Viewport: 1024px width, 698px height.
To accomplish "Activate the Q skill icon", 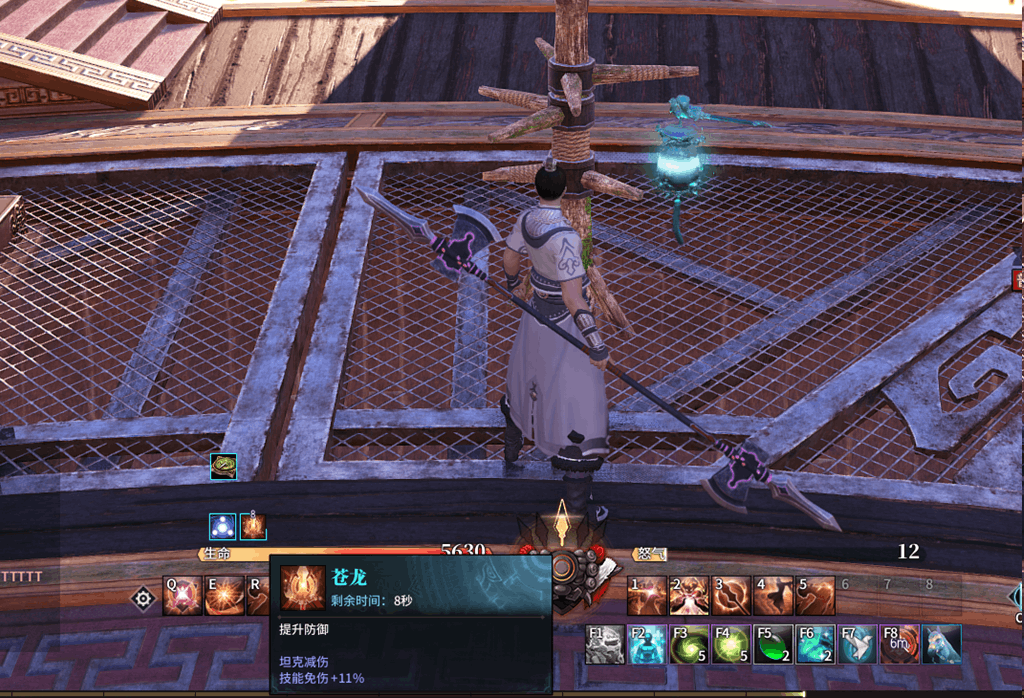I will coord(182,596).
